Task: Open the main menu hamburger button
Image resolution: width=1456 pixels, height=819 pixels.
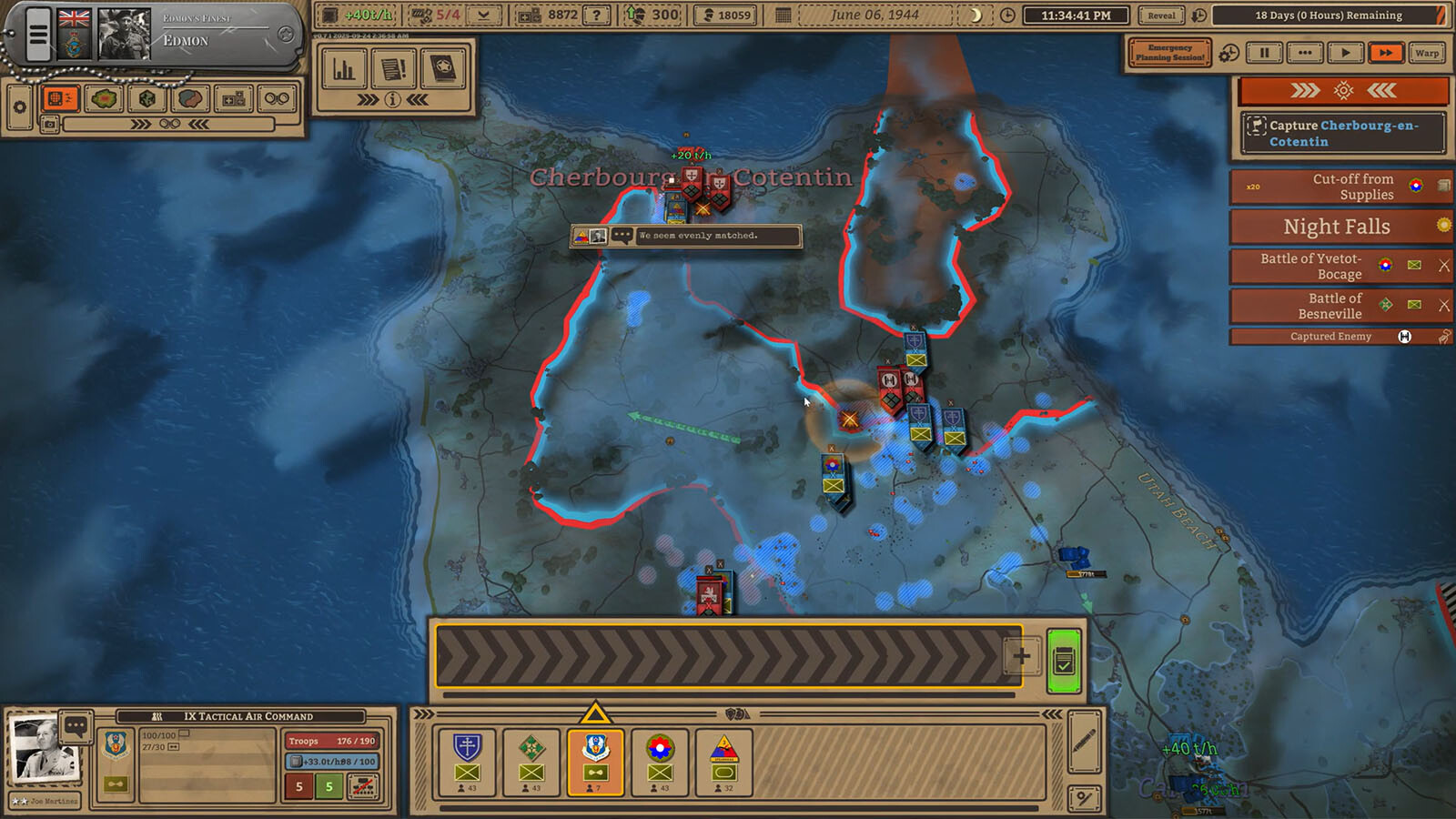Action: tap(37, 35)
